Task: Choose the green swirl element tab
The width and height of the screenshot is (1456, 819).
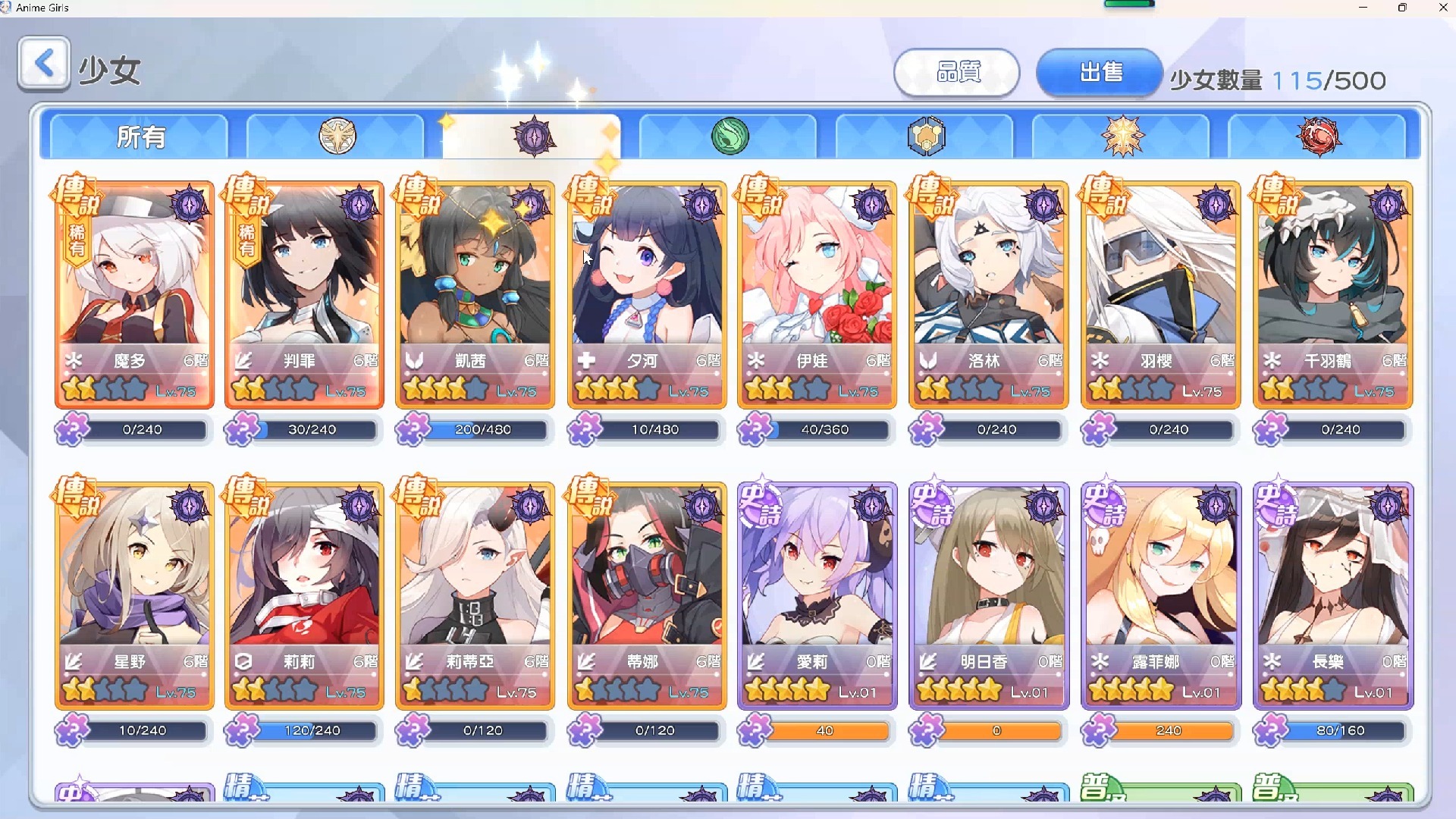Action: (730, 137)
